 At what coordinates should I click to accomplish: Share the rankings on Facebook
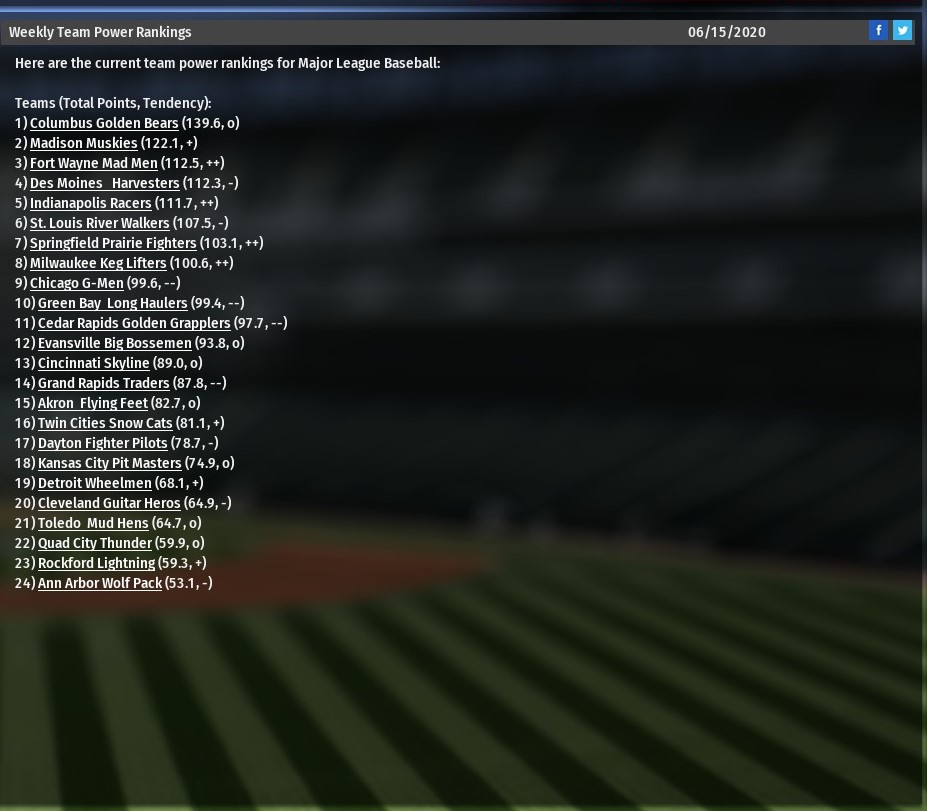click(878, 30)
